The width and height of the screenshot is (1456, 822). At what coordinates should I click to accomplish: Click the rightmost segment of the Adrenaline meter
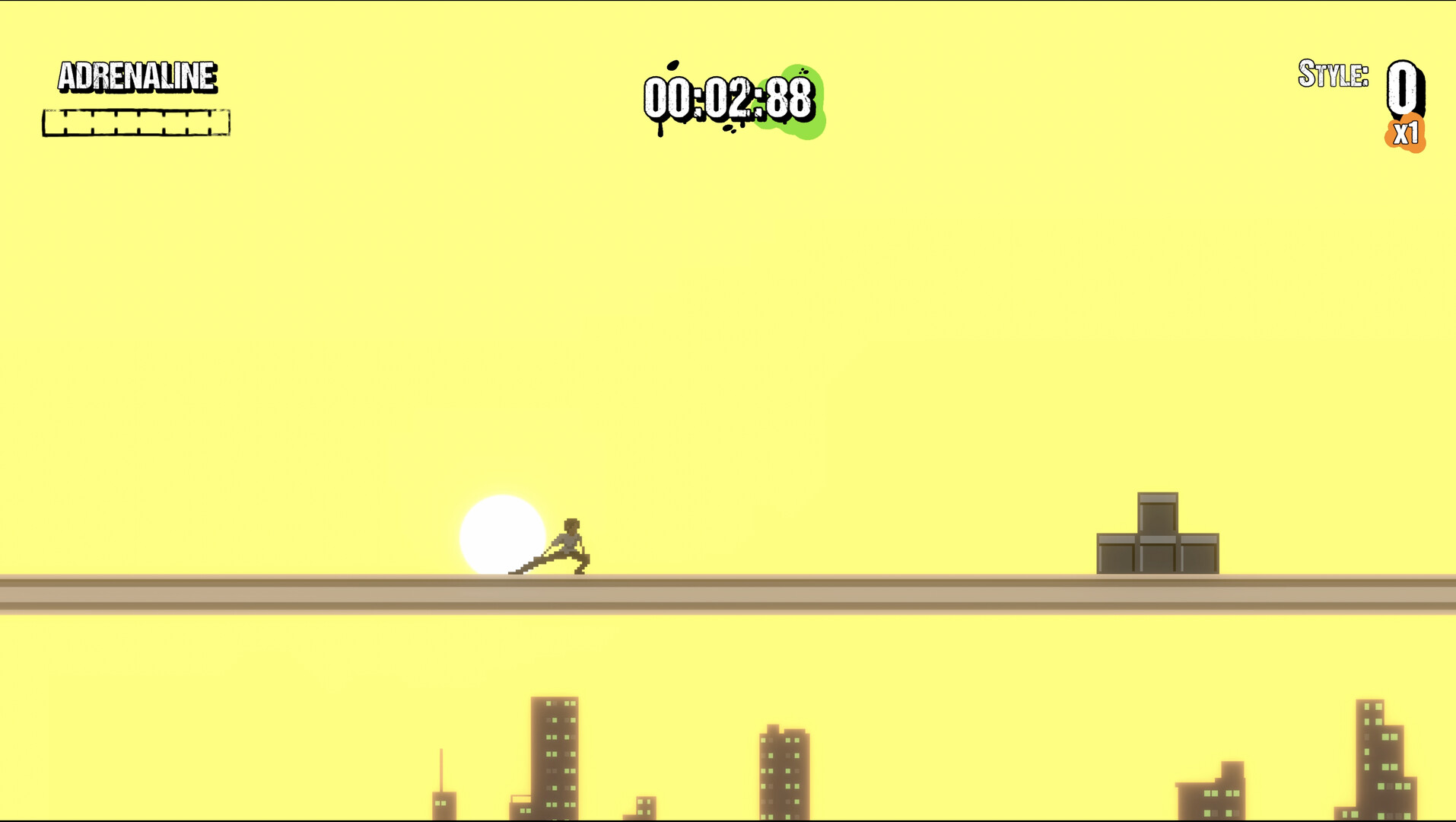[x=219, y=122]
